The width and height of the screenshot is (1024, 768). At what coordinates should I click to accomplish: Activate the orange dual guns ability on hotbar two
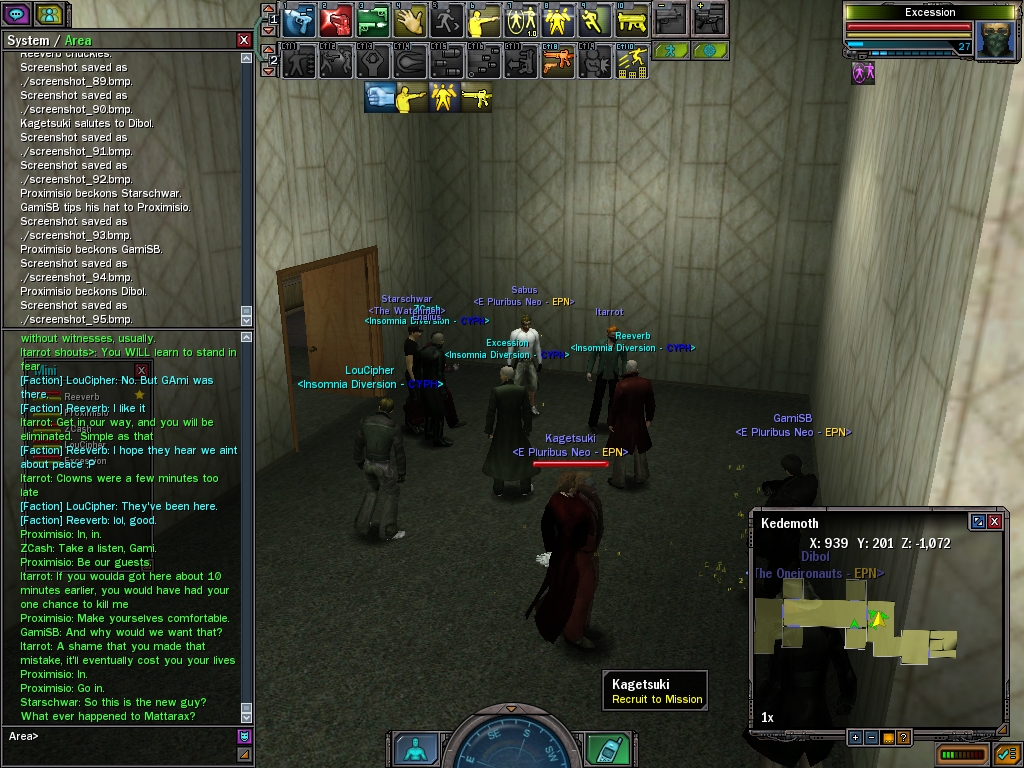click(x=558, y=62)
